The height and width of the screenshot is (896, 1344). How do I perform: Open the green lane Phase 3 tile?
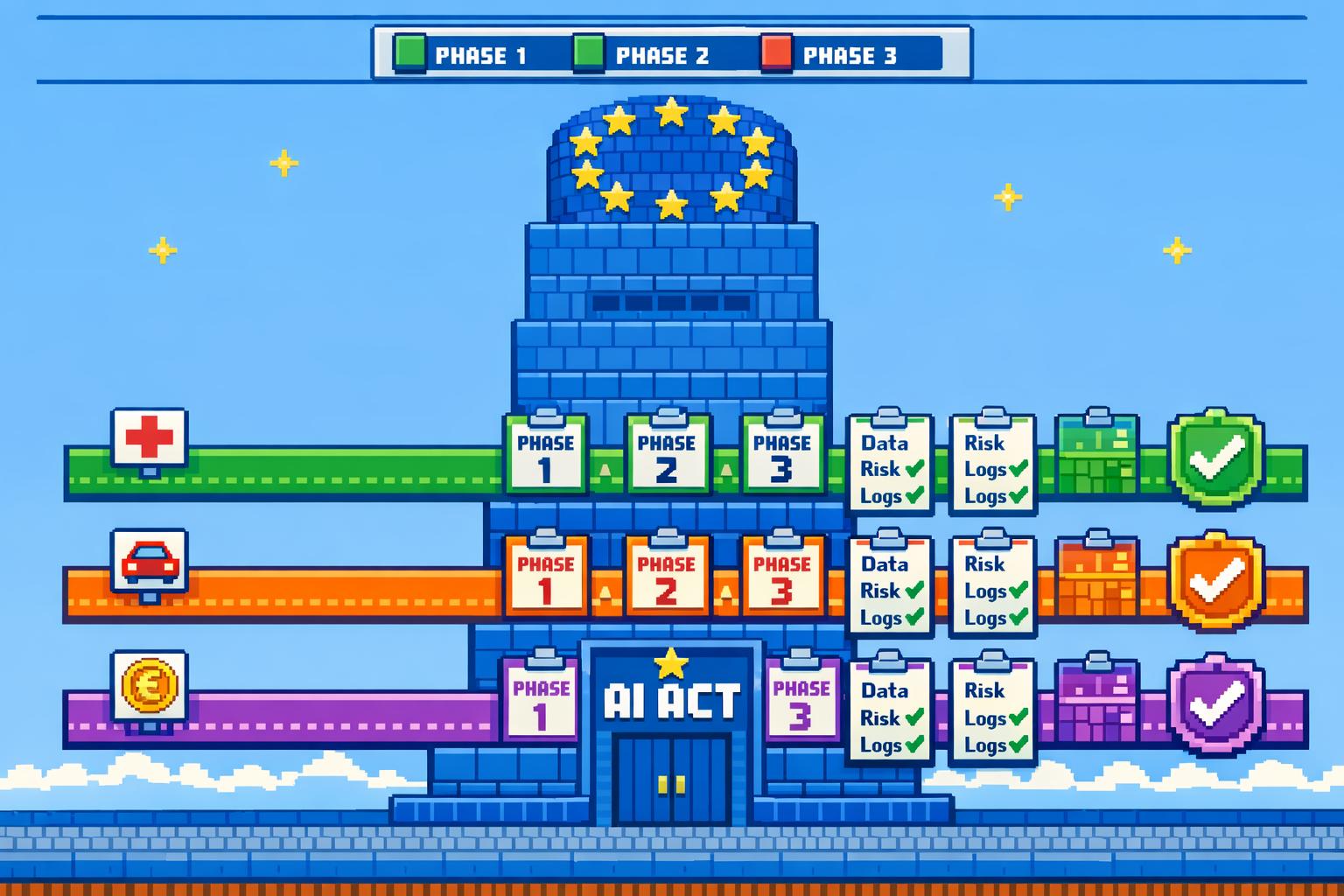(x=782, y=456)
